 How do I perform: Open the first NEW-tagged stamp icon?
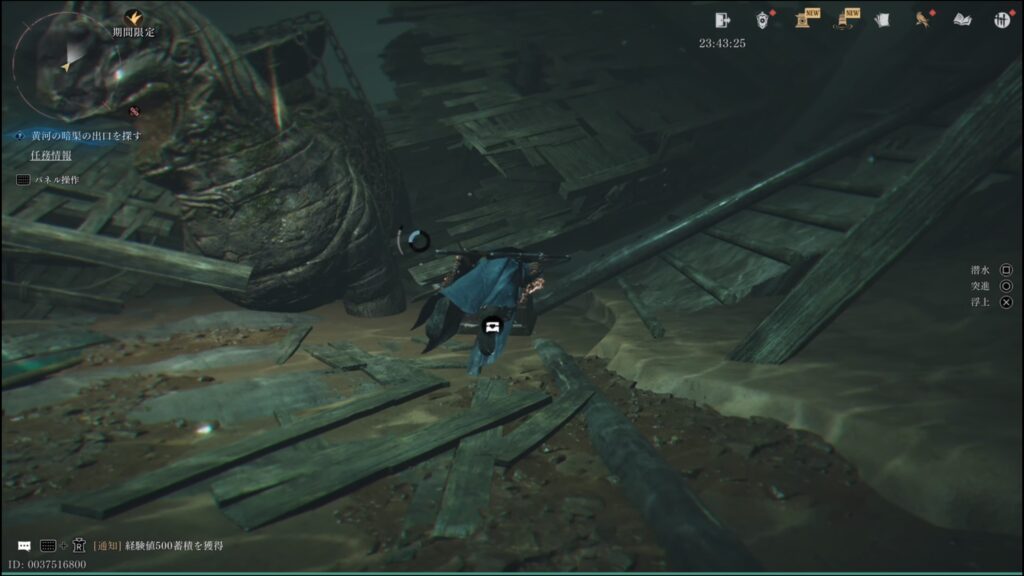(x=804, y=19)
